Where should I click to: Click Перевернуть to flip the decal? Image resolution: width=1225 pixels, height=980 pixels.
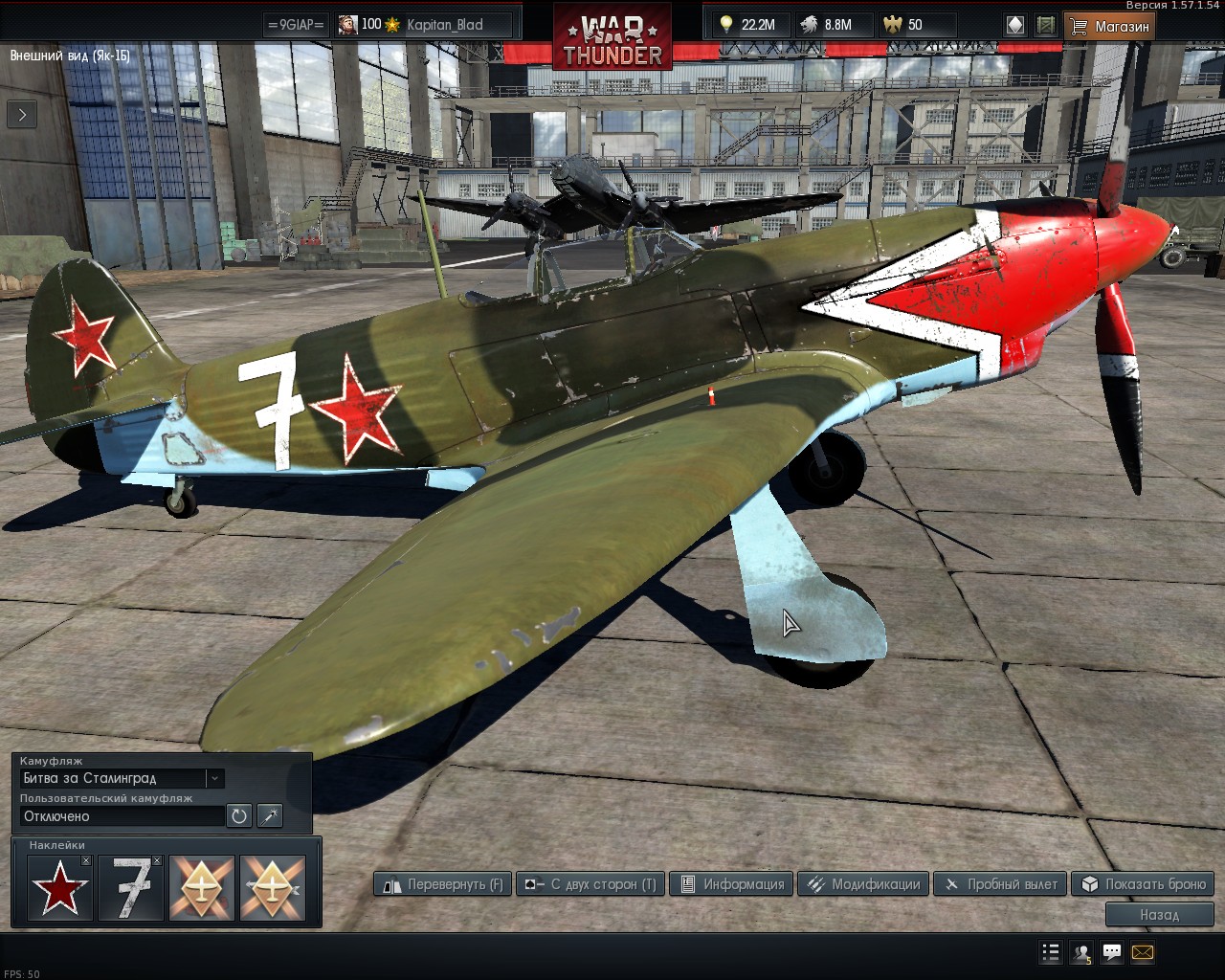(x=443, y=884)
